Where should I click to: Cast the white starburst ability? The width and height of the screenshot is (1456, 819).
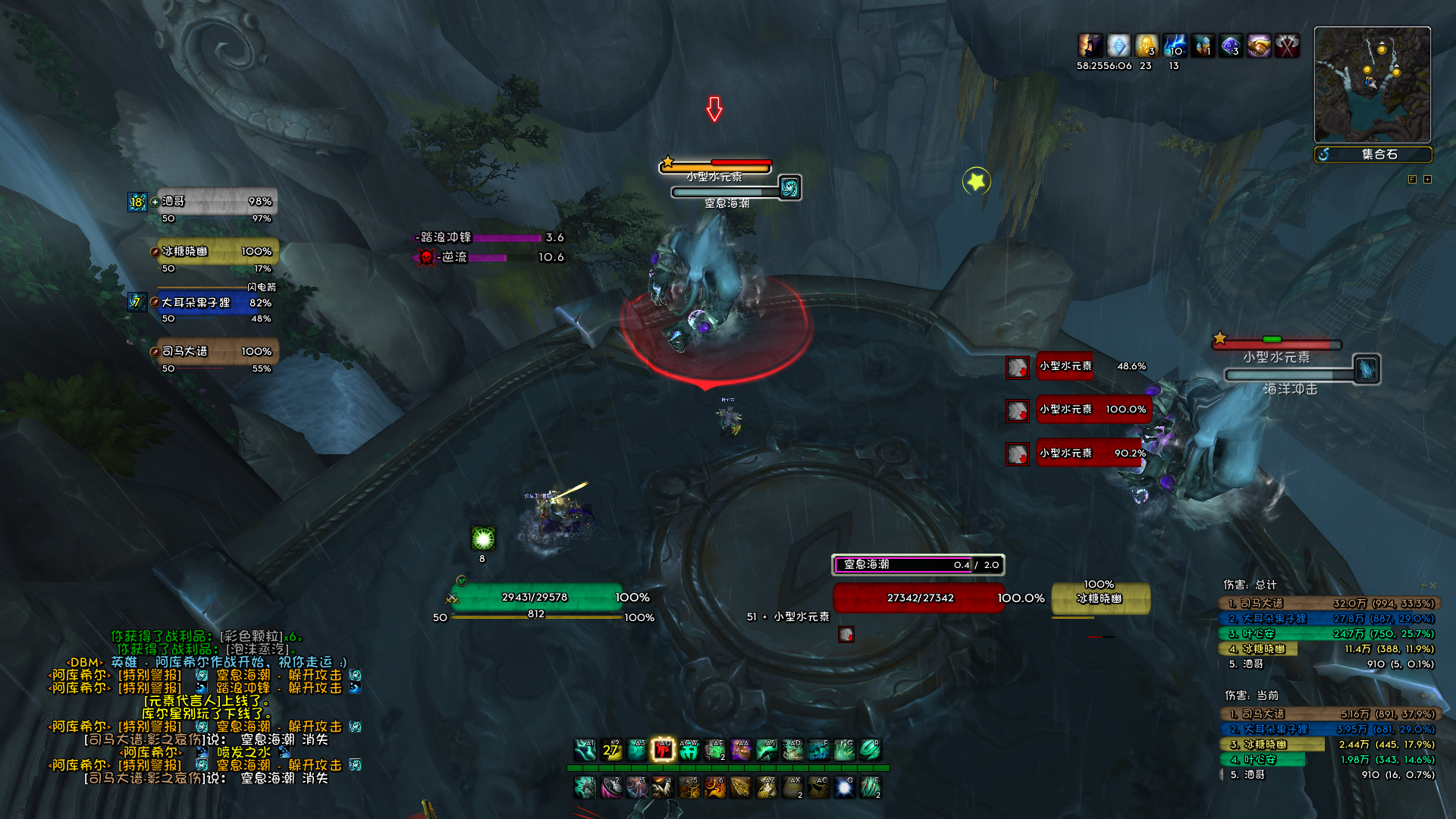(844, 788)
